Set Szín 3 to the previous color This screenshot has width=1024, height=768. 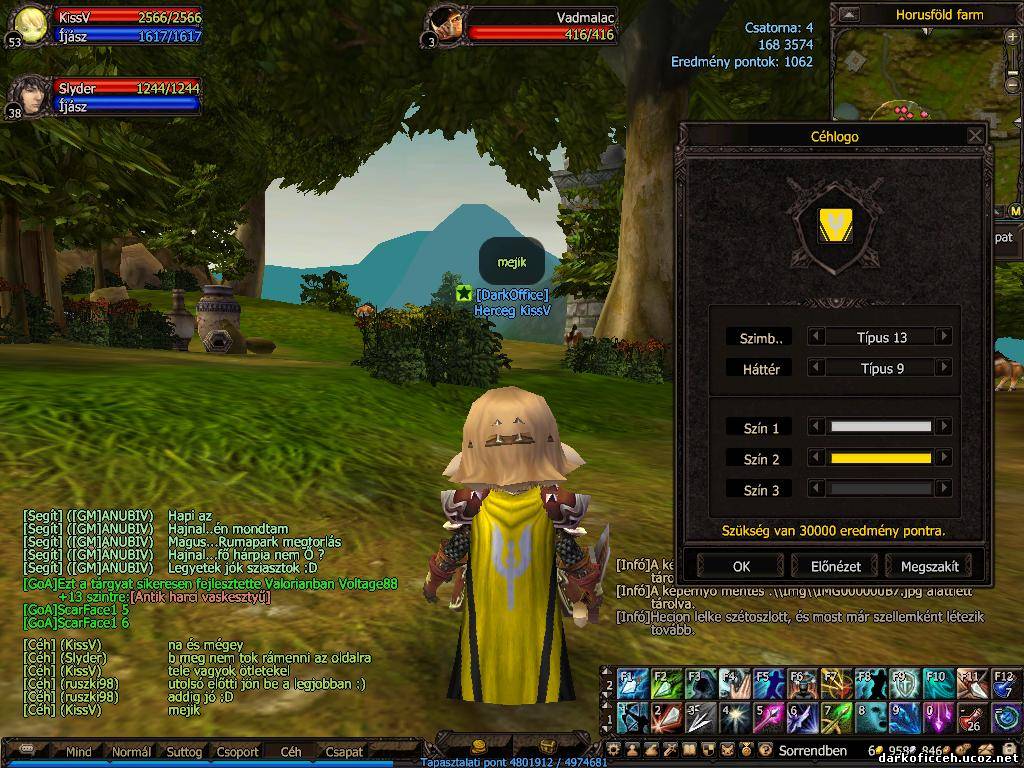click(817, 489)
